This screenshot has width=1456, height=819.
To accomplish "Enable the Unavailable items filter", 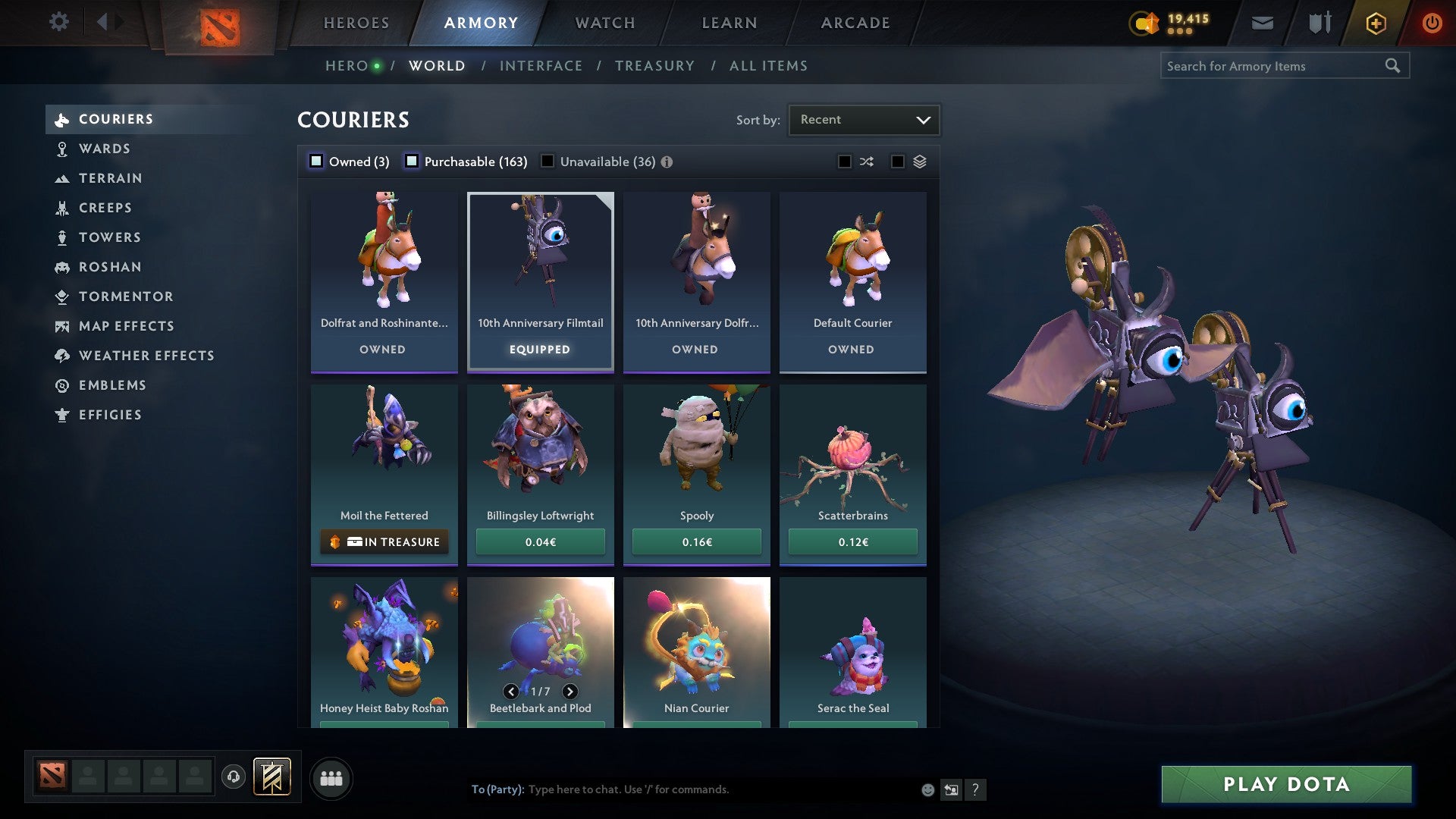I will (x=548, y=161).
